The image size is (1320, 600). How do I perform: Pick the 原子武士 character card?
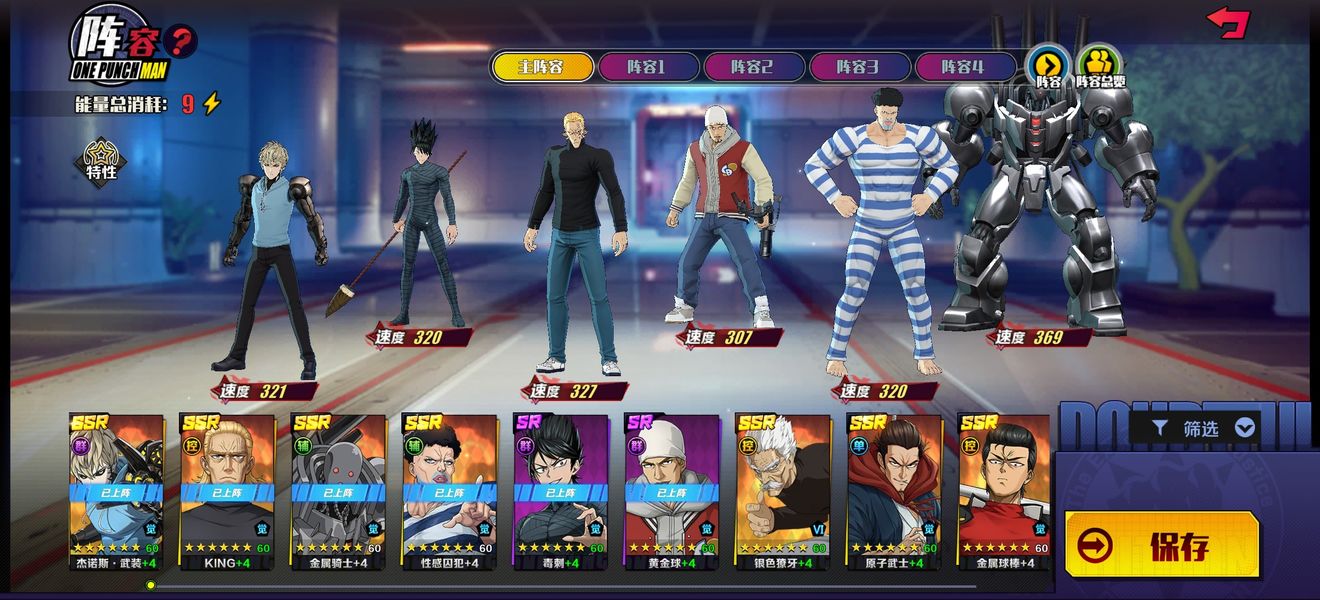(x=893, y=490)
